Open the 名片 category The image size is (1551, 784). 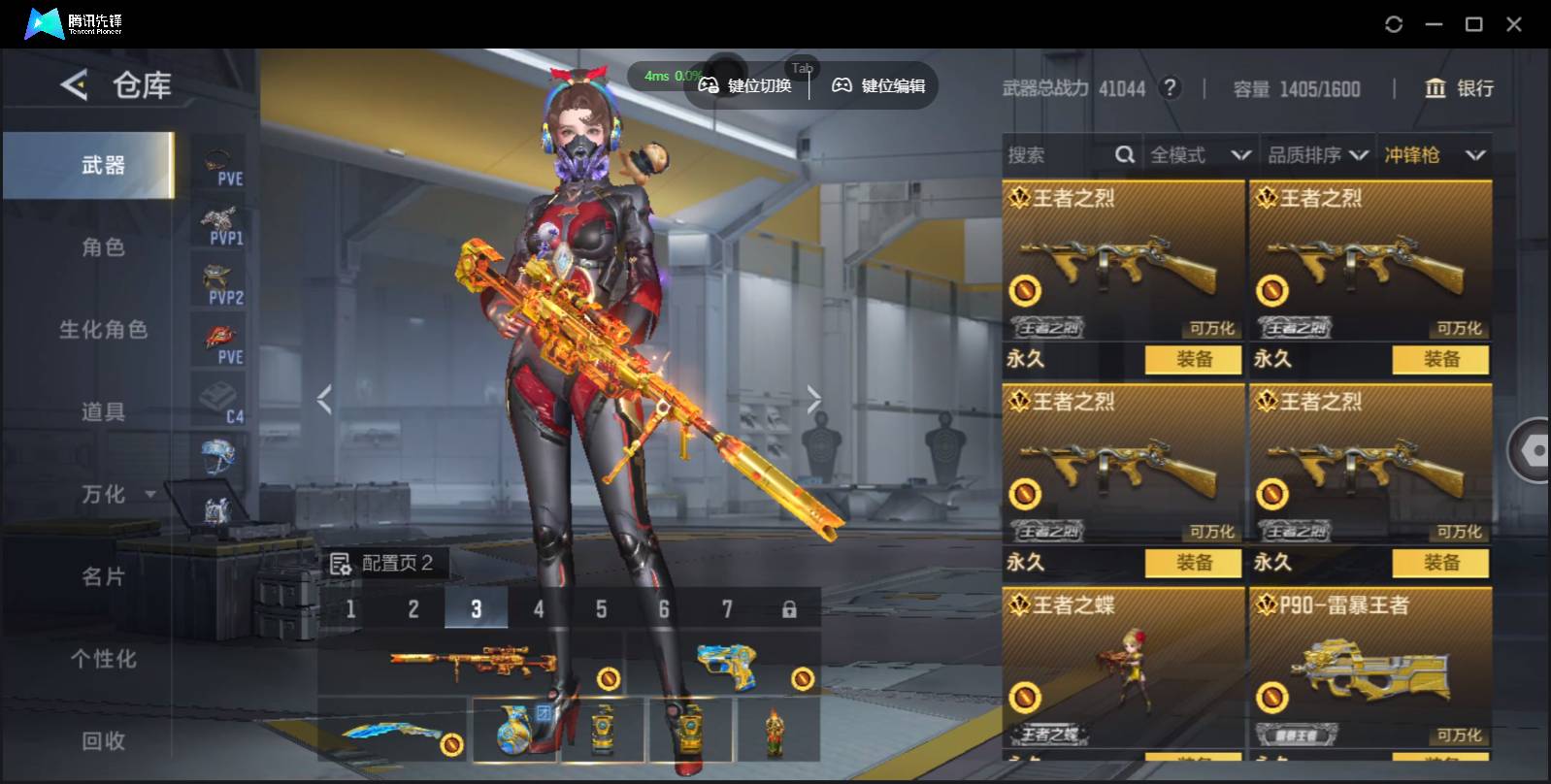click(102, 577)
